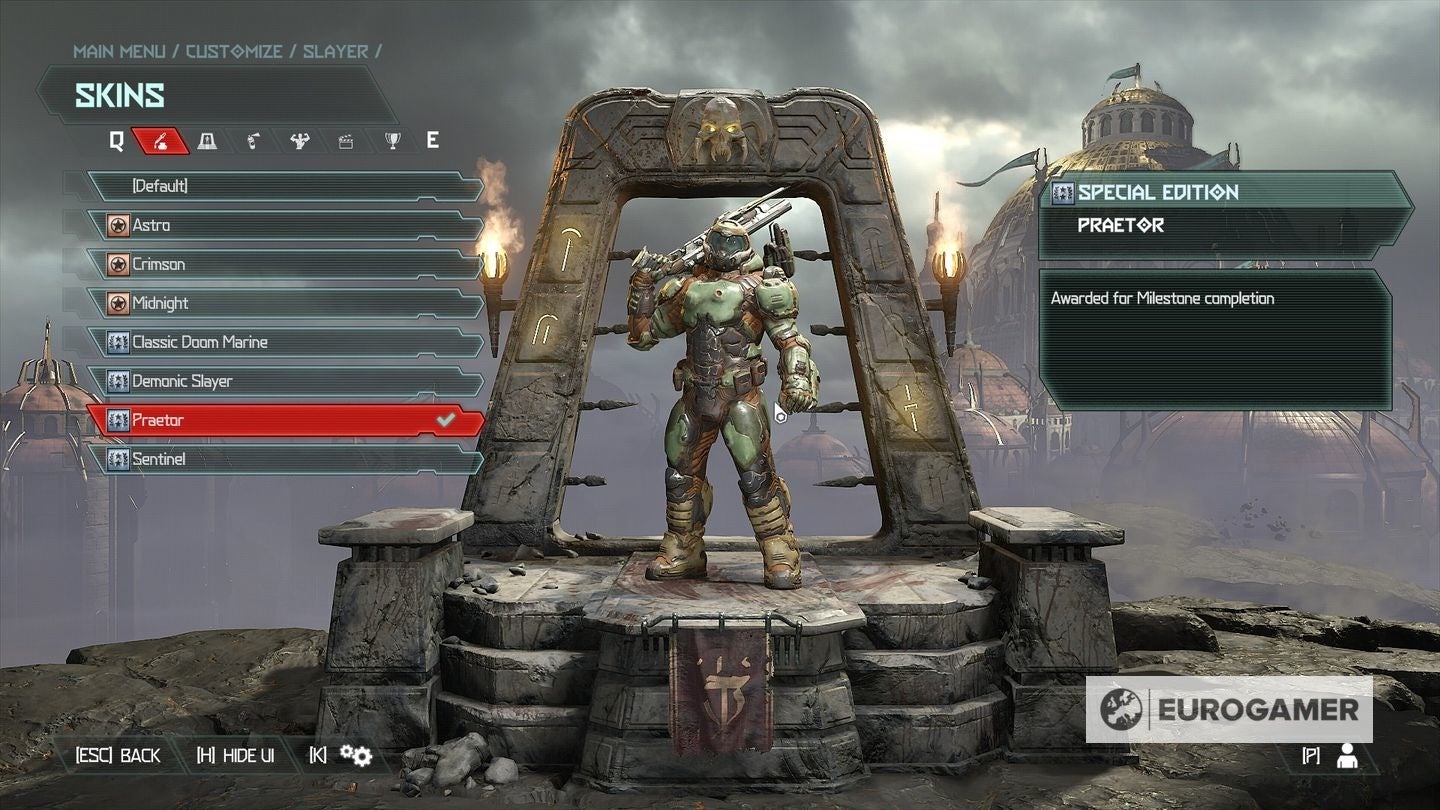
Task: Open the clapperboard animations category icon
Action: pos(347,140)
